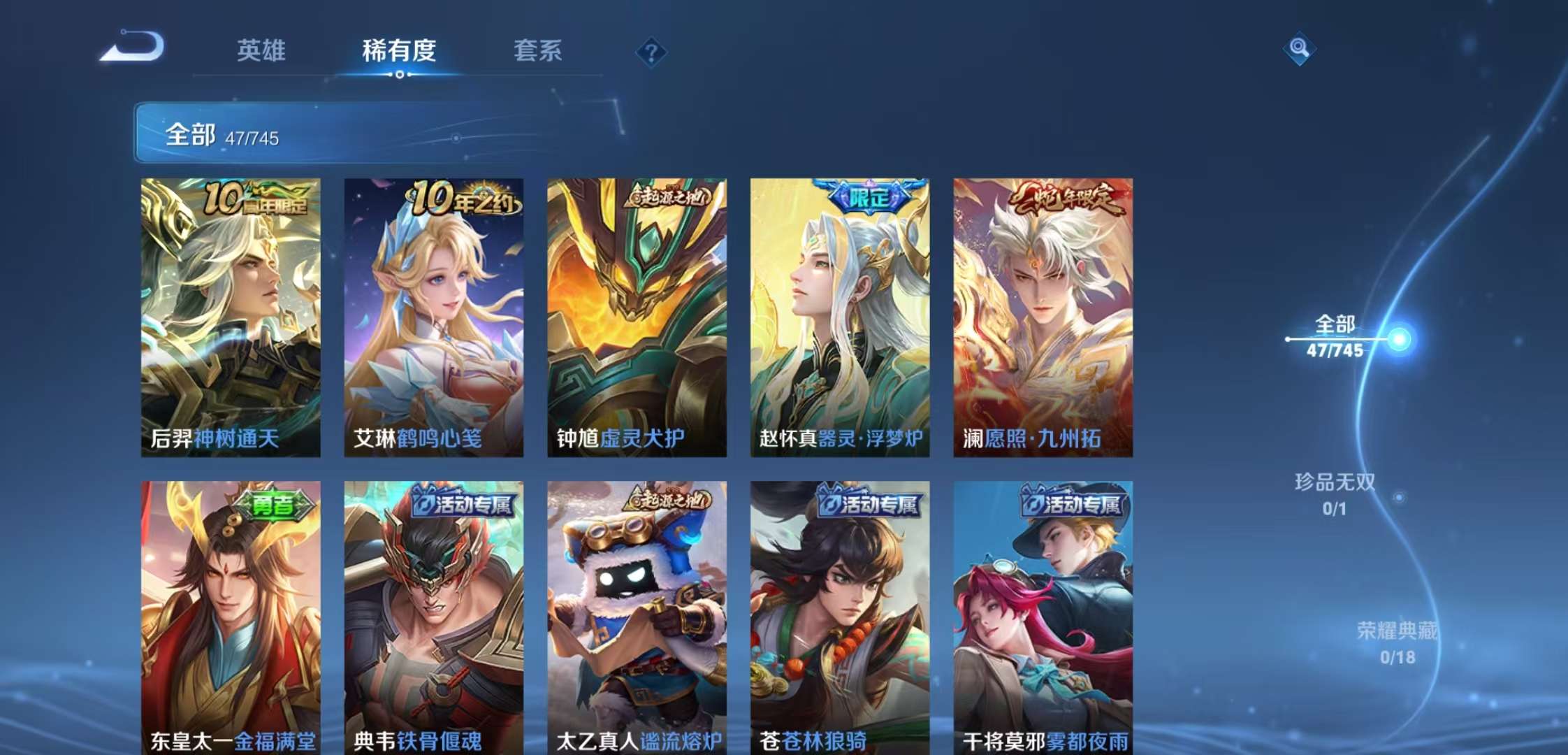1568x755 pixels.
Task: Switch to the 套系 tab
Action: pyautogui.click(x=539, y=51)
